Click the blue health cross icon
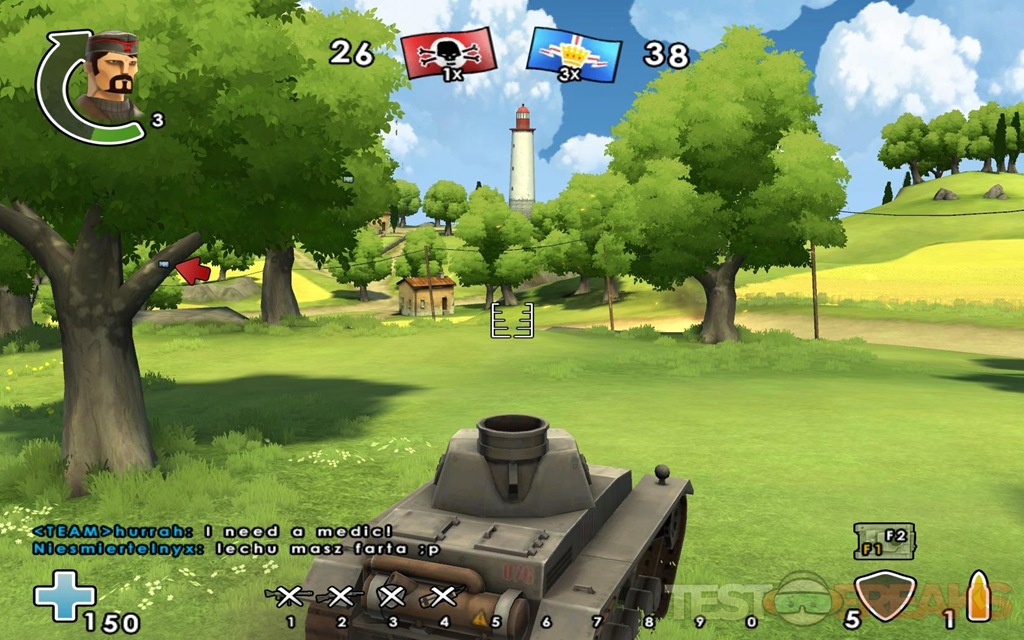 (x=64, y=597)
